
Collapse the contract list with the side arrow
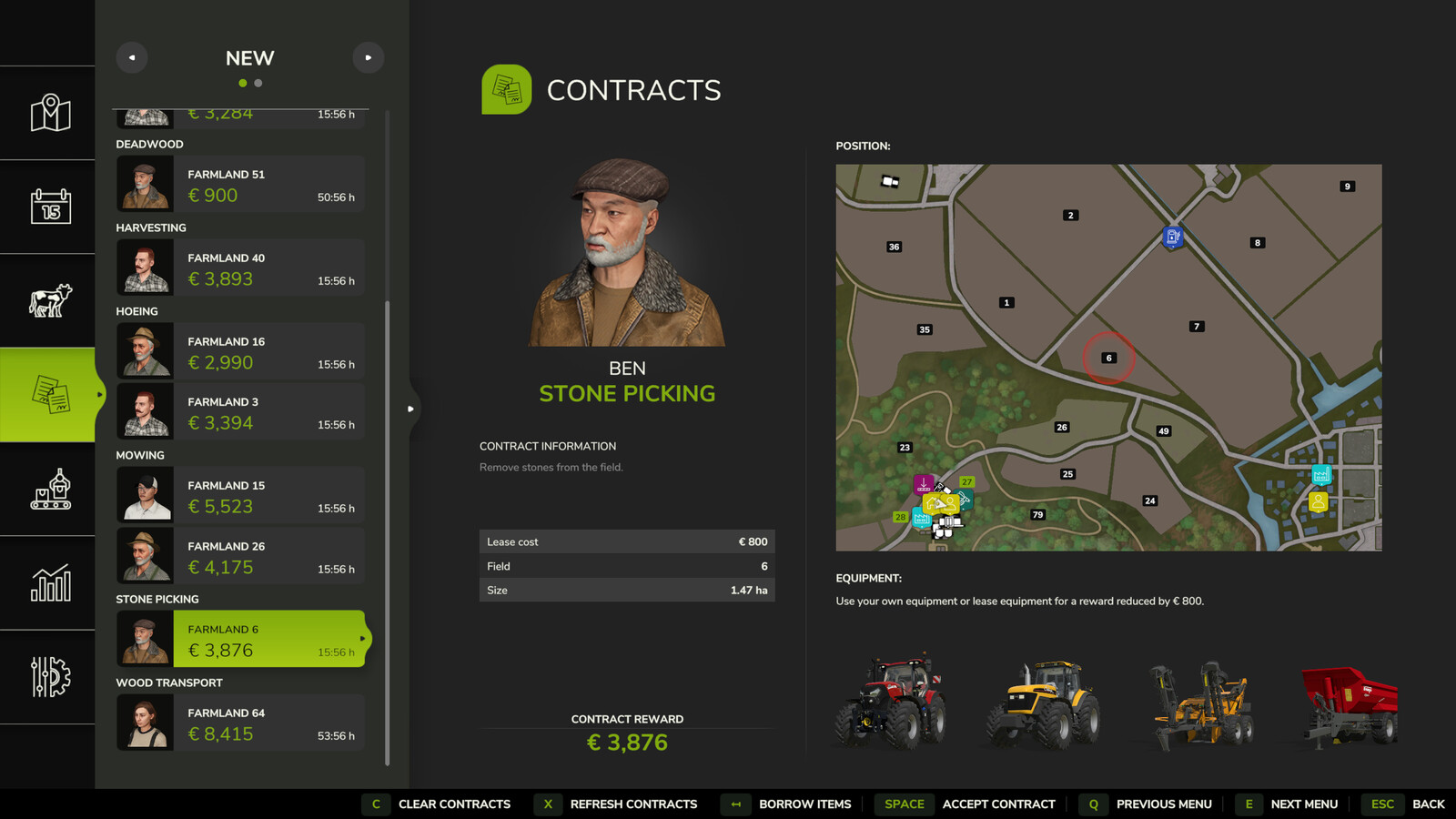point(411,409)
